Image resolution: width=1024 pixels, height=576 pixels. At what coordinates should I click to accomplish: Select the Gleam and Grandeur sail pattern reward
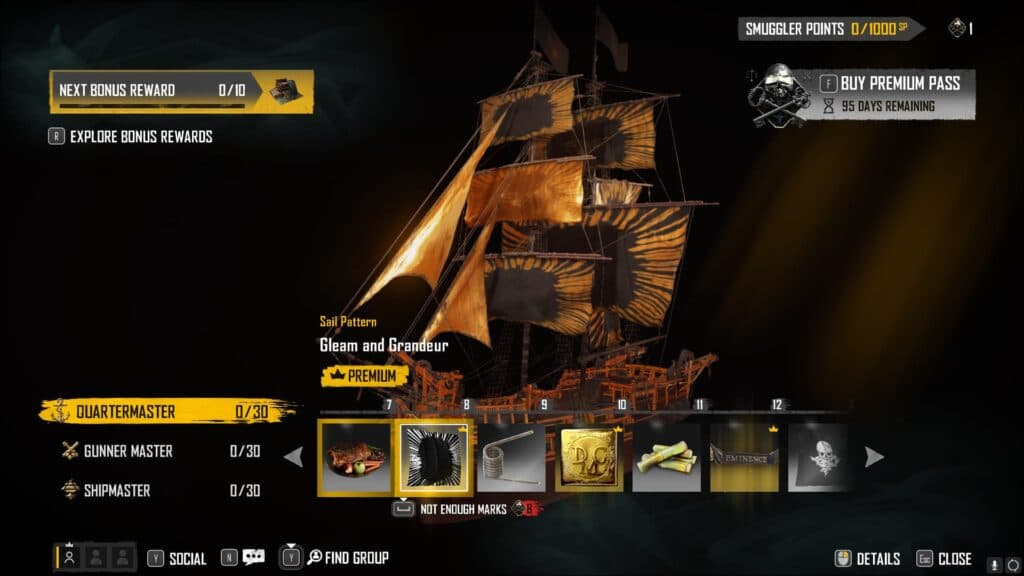(433, 457)
